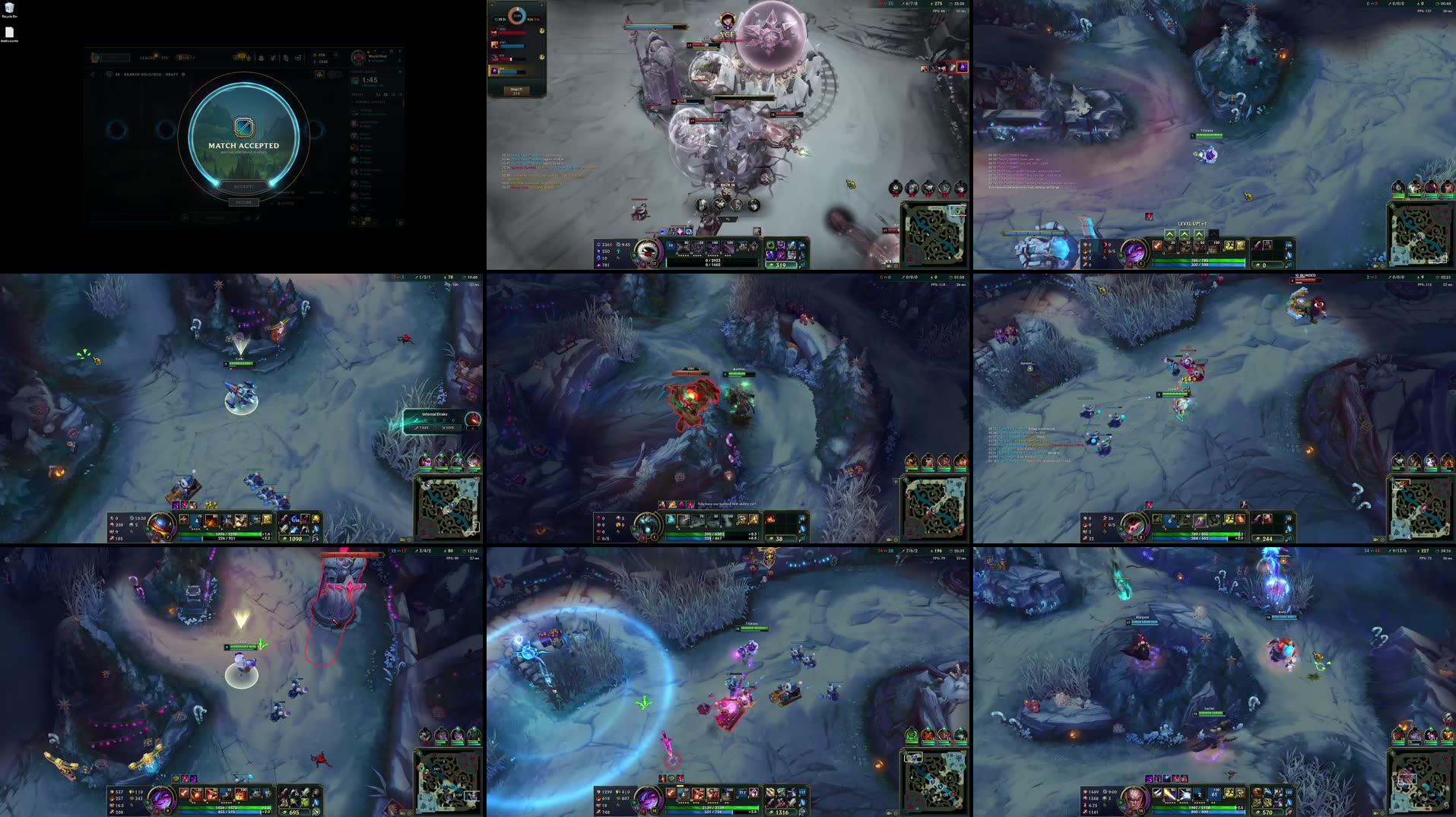Screen dimensions: 1456x817
Task: Switch to the TFT tab in the client header
Action: pos(165,58)
